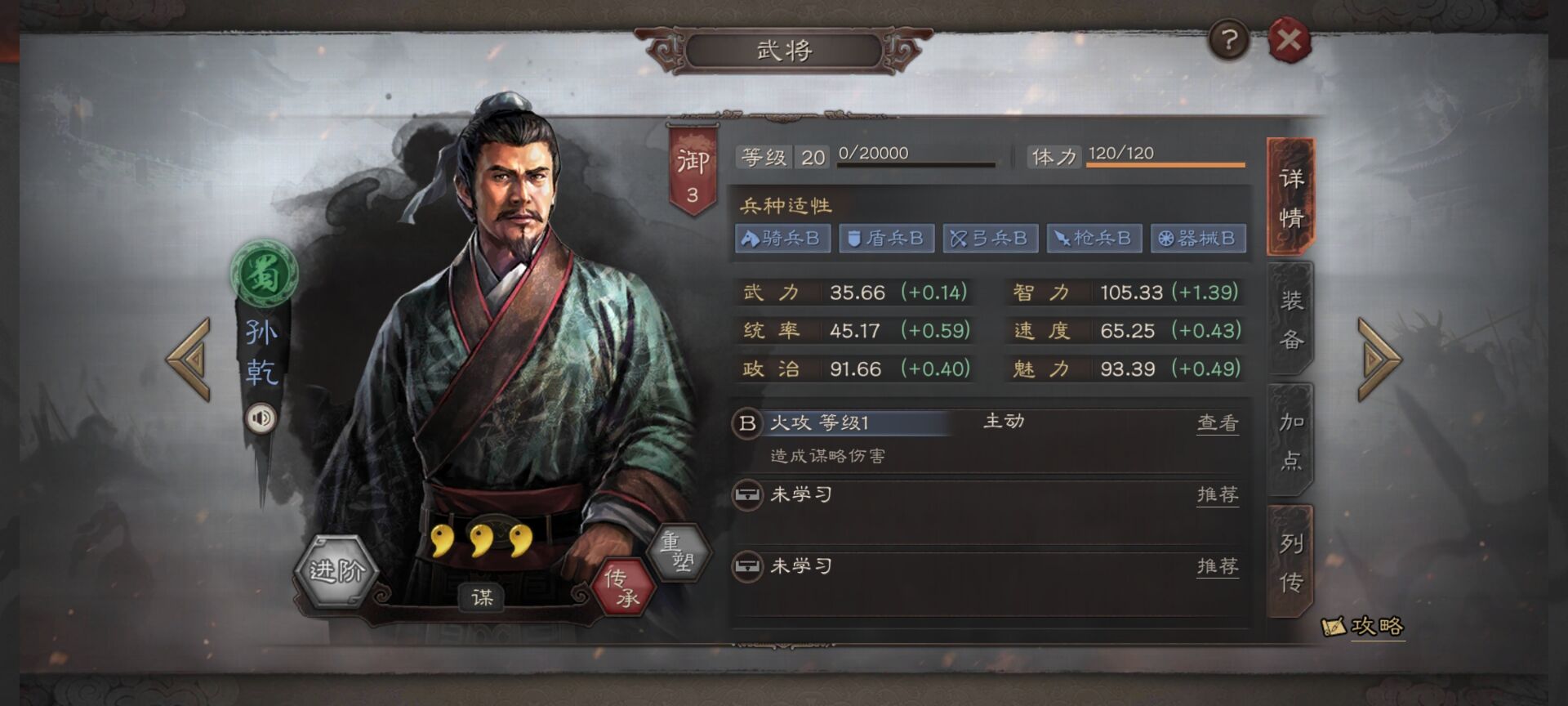Click the 御3 banner toggle
The width and height of the screenshot is (1568, 706).
695,165
